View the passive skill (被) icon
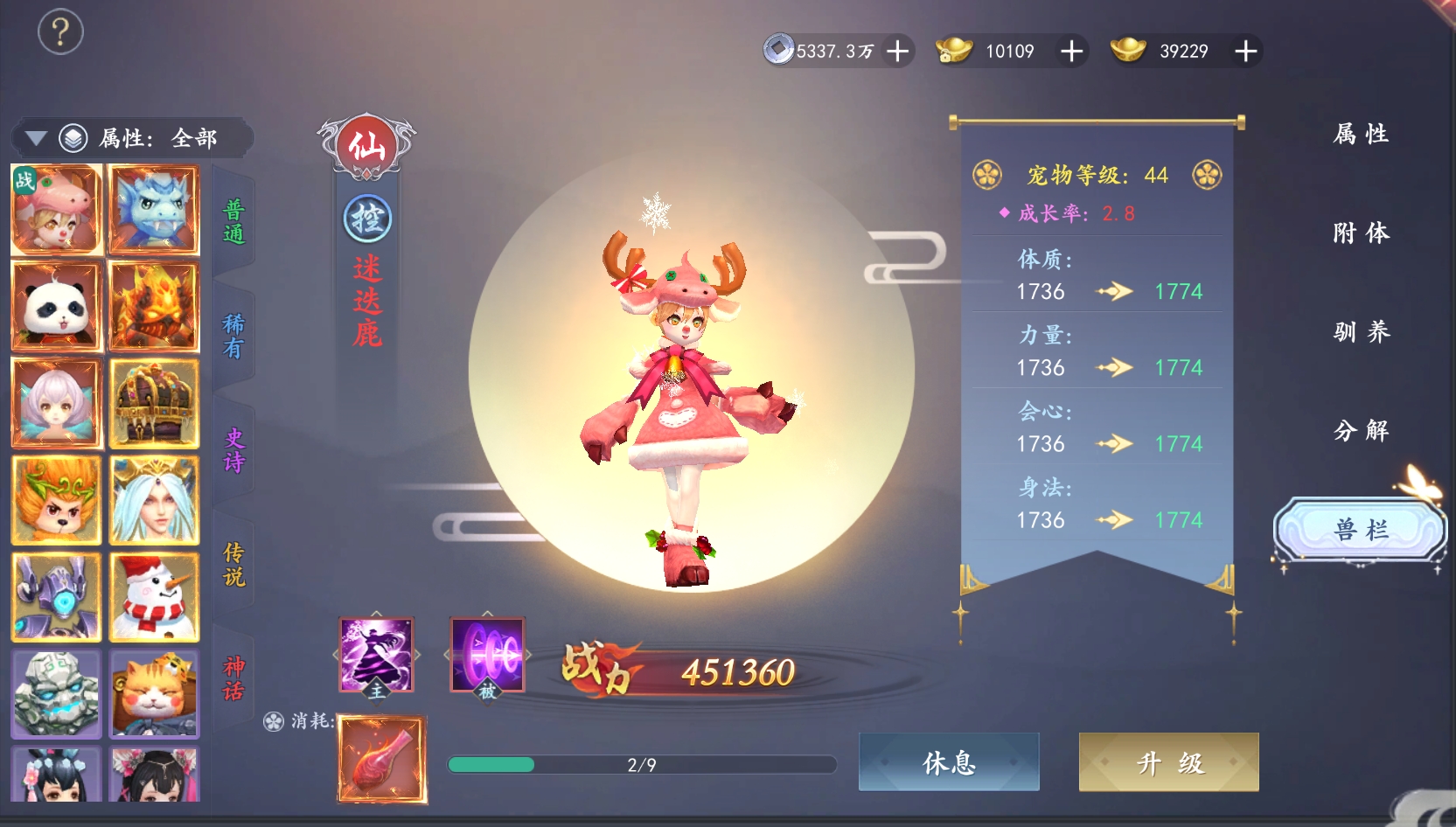The height and width of the screenshot is (827, 1456). click(x=487, y=654)
